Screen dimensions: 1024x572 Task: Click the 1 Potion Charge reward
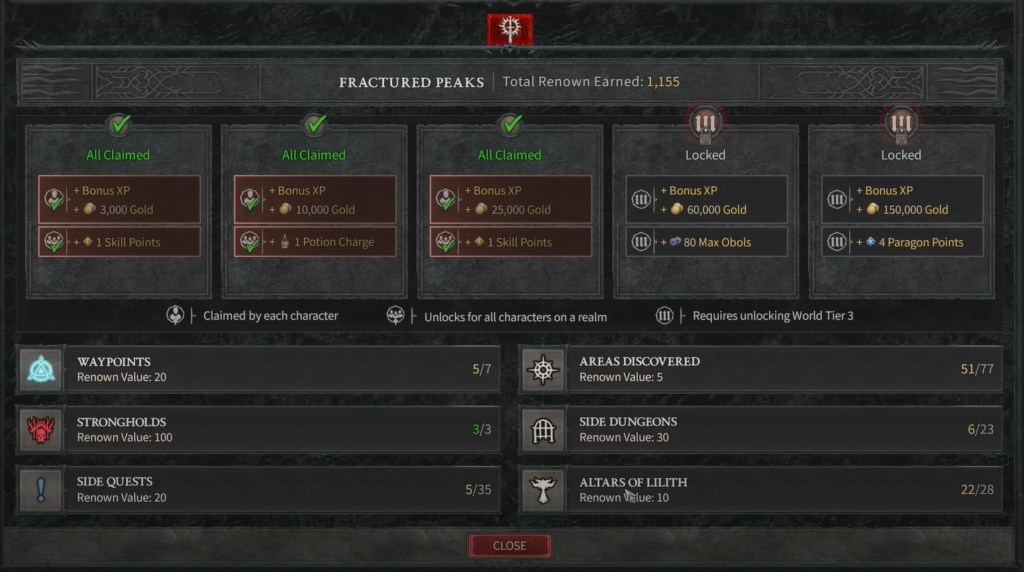(x=315, y=242)
